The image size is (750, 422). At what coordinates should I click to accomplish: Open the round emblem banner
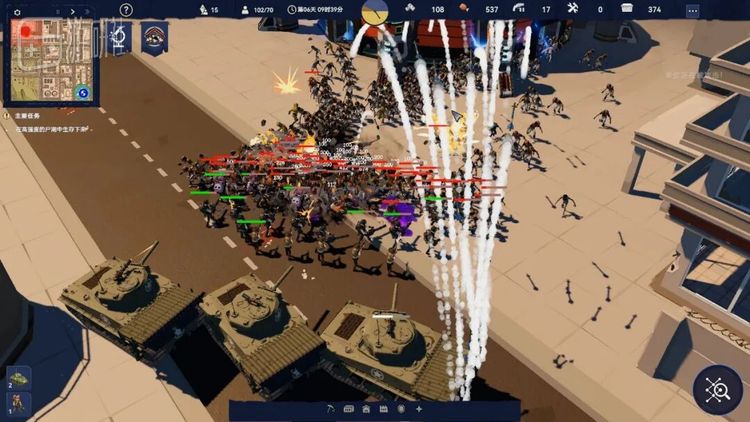(154, 37)
